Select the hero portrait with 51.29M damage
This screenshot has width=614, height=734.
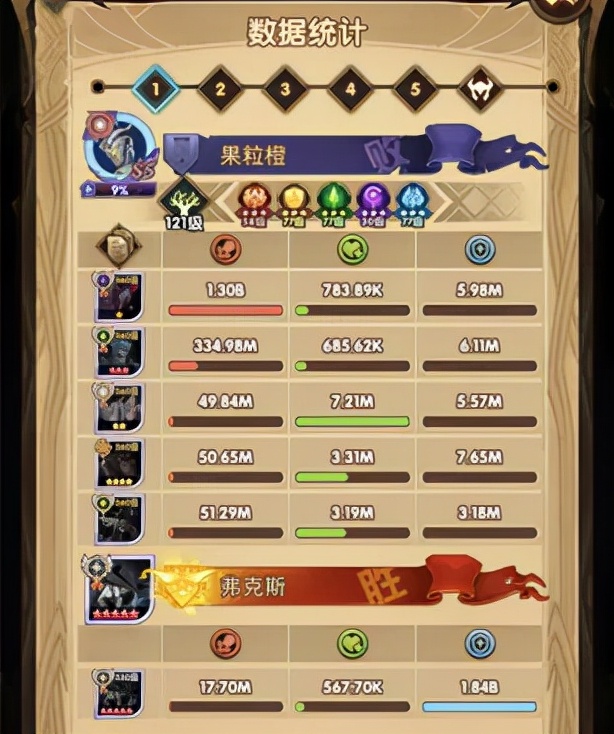point(119,518)
